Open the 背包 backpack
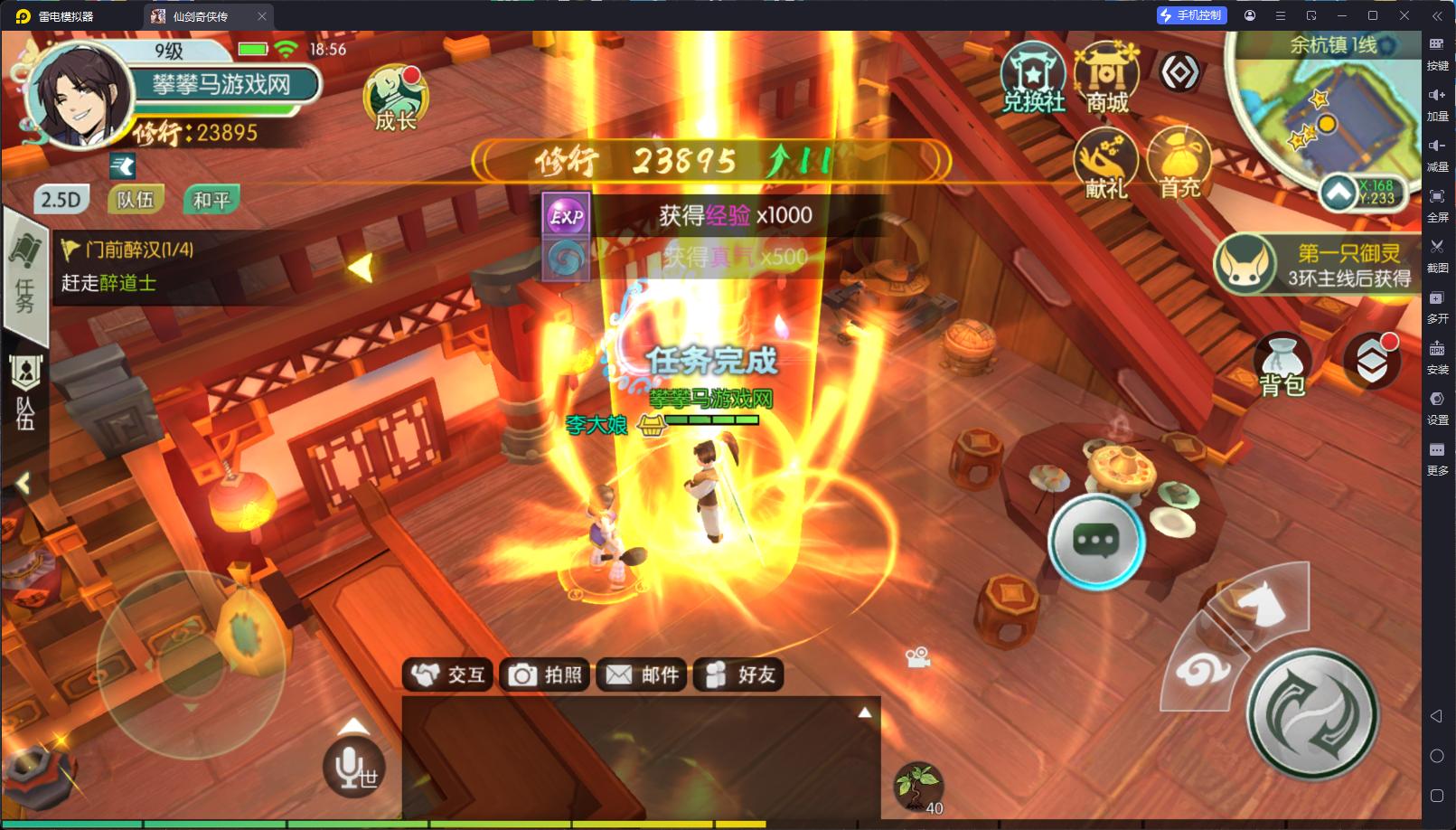The height and width of the screenshot is (830, 1456). point(1282,365)
